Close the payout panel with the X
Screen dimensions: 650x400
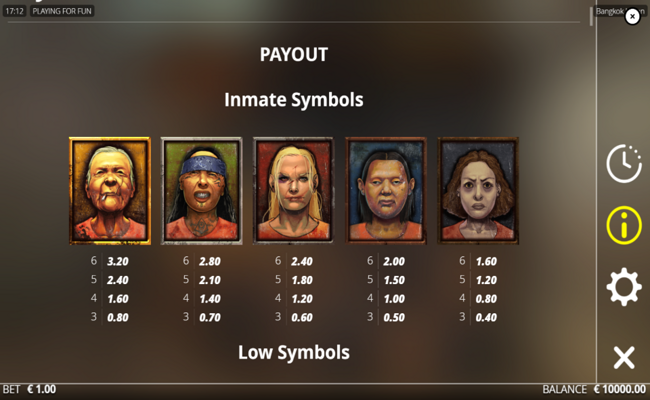coord(624,357)
